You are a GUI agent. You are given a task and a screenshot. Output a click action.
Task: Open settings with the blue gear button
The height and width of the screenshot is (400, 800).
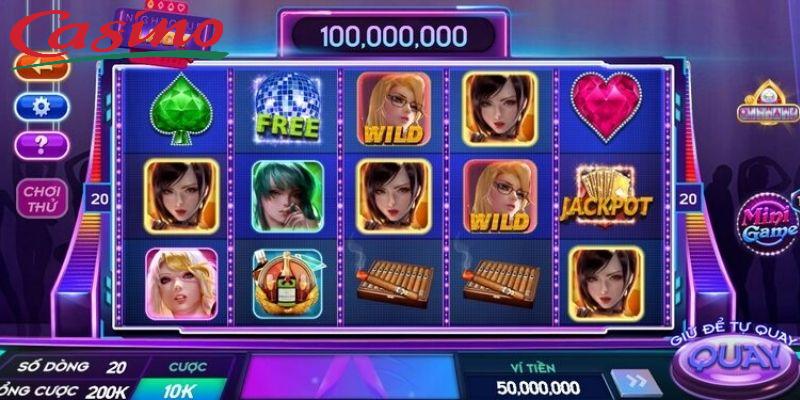pyautogui.click(x=41, y=107)
